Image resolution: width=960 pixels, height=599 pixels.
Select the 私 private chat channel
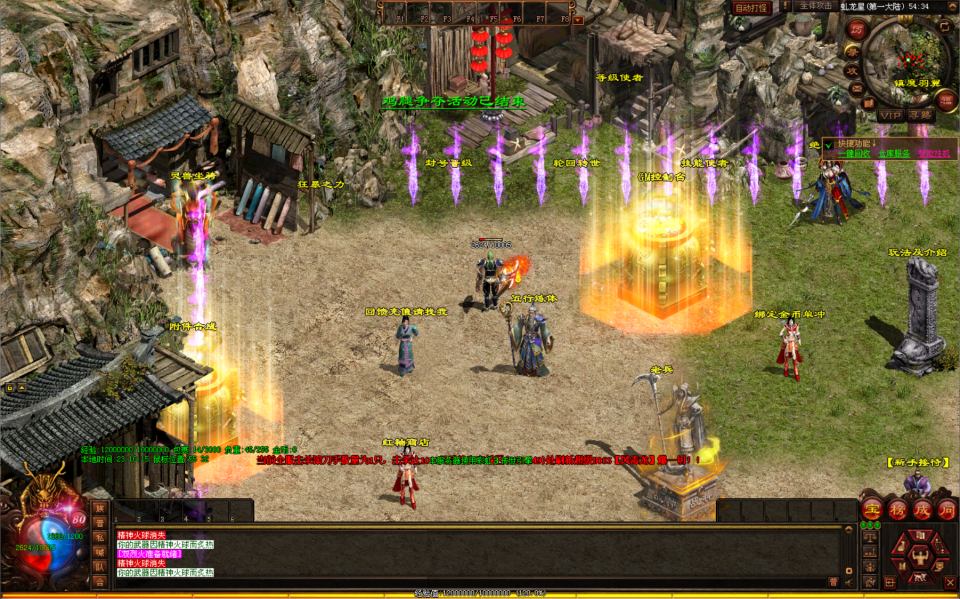[100, 536]
